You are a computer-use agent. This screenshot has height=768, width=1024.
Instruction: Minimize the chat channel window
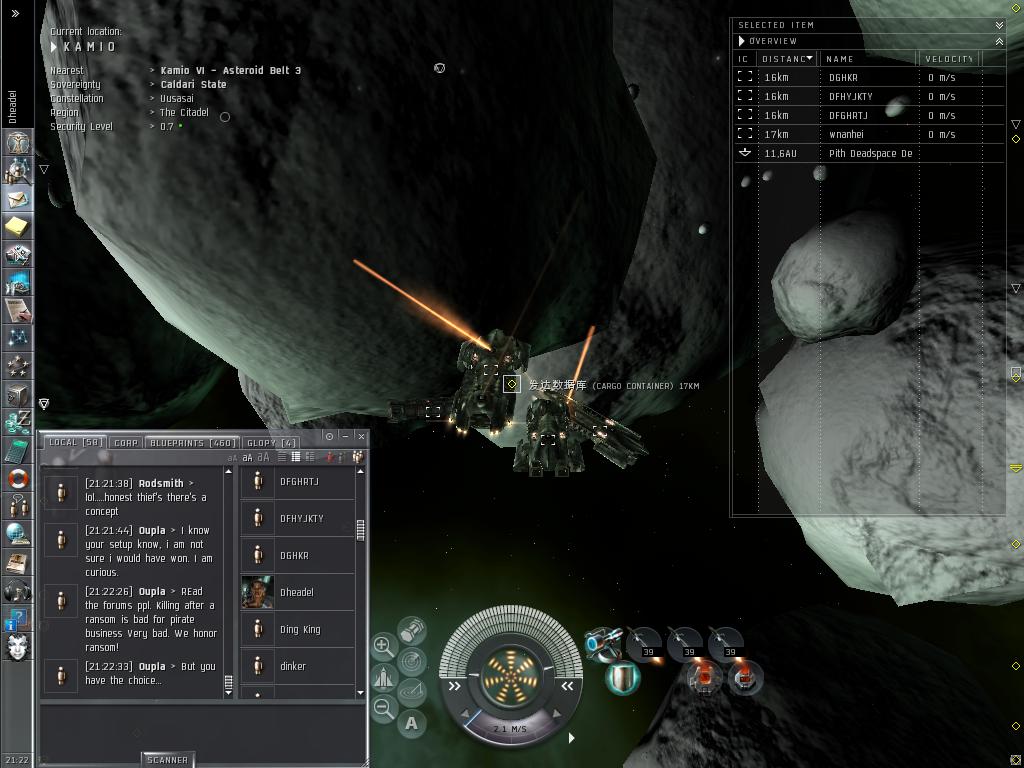click(345, 436)
